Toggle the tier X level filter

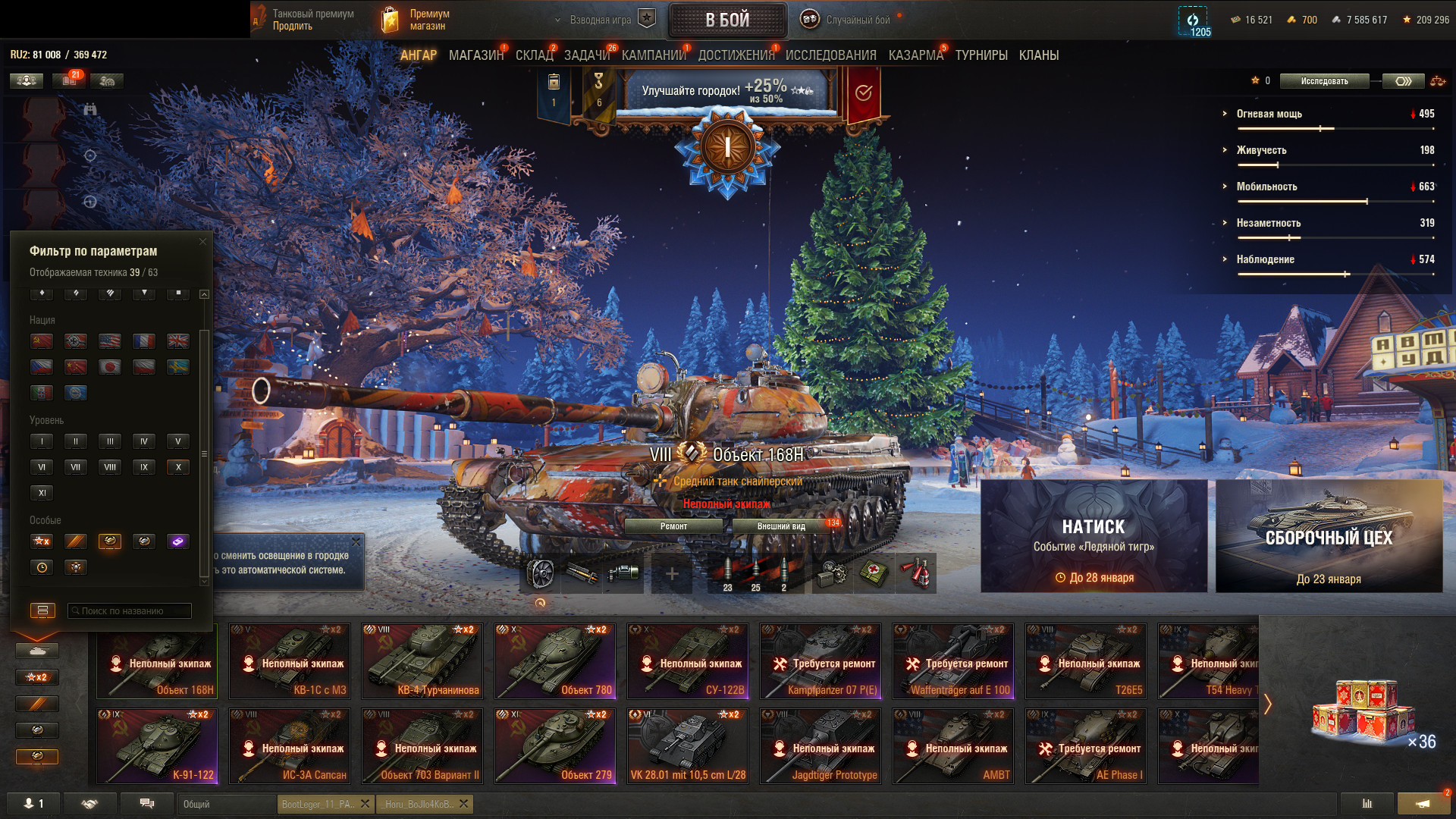(178, 467)
